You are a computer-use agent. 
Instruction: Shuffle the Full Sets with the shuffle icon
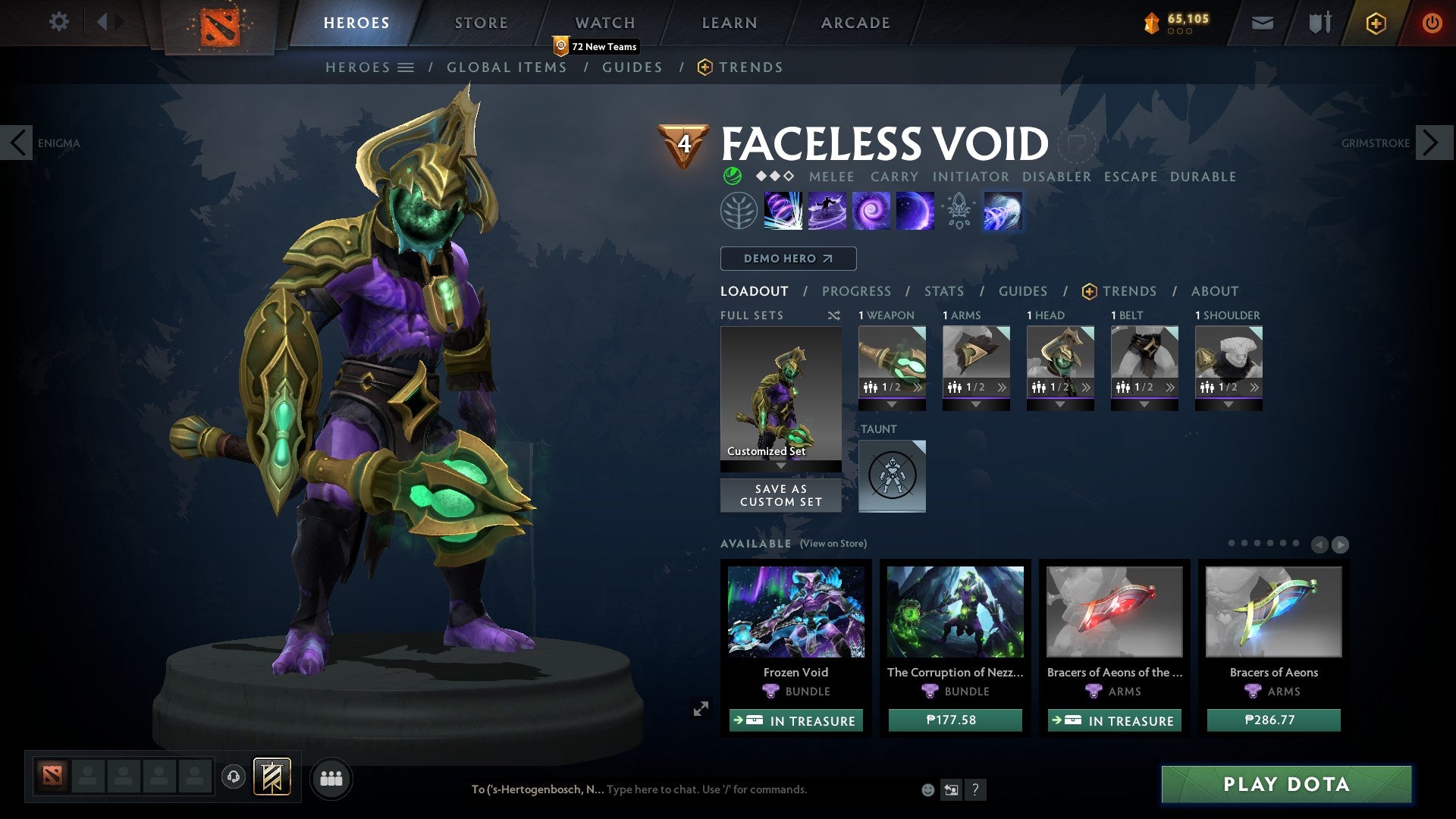834,315
